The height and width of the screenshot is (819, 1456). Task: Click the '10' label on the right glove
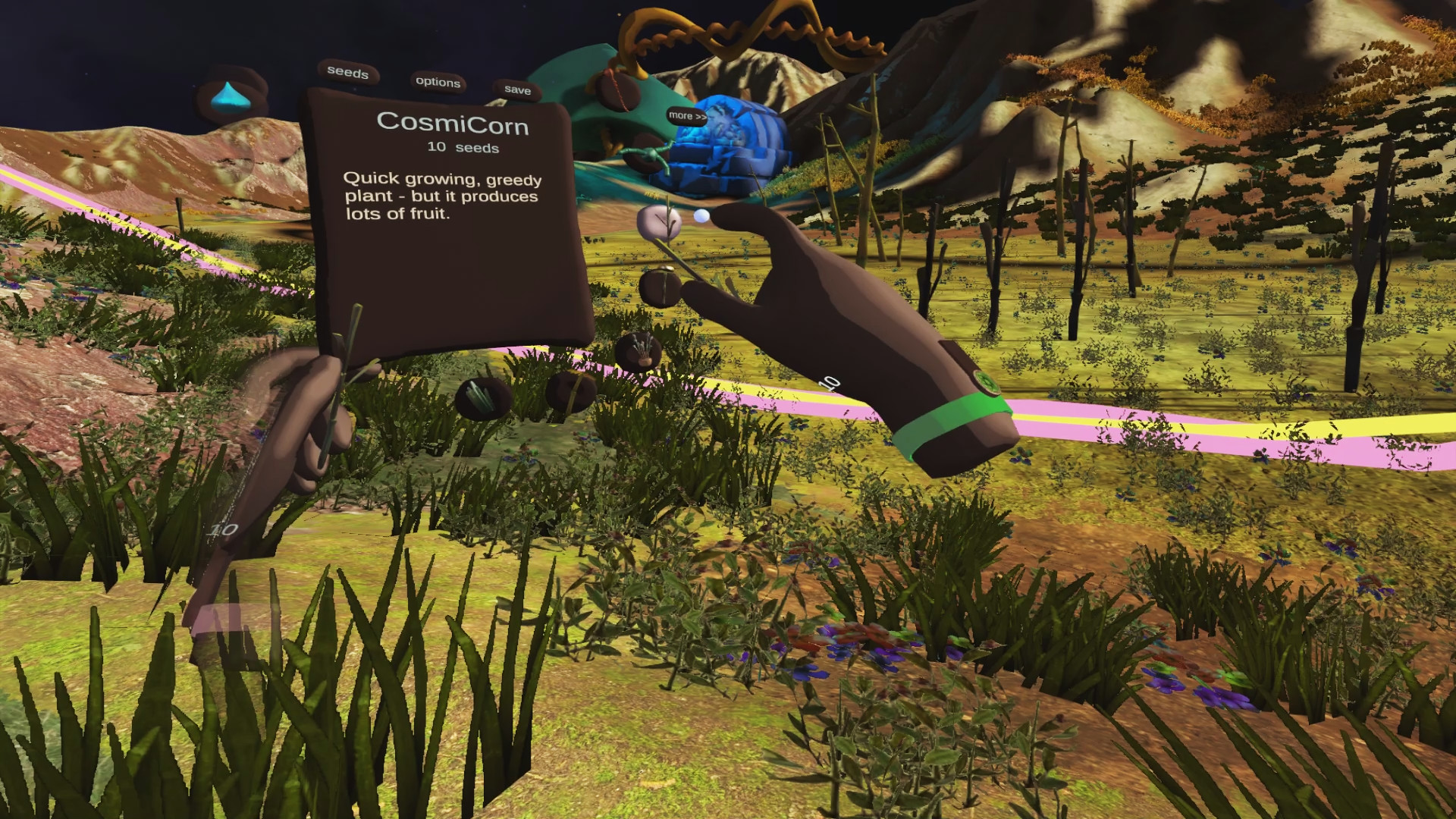830,382
